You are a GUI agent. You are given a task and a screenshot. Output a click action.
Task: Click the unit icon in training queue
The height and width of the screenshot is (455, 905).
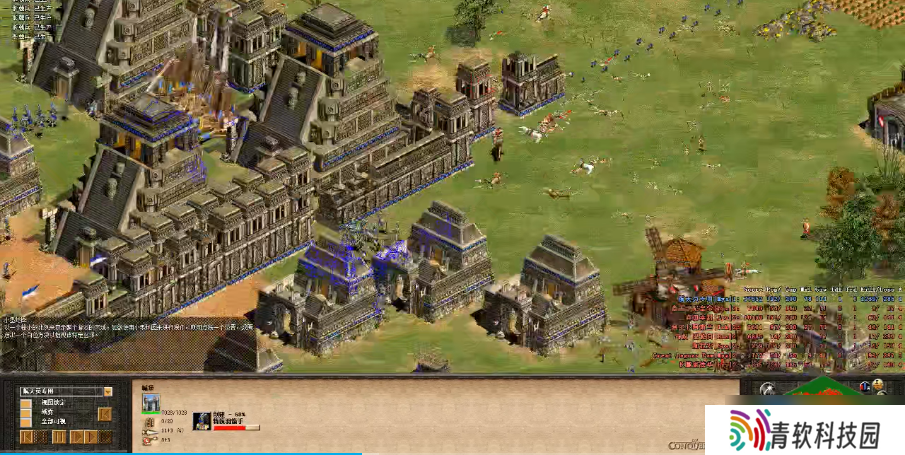200,420
